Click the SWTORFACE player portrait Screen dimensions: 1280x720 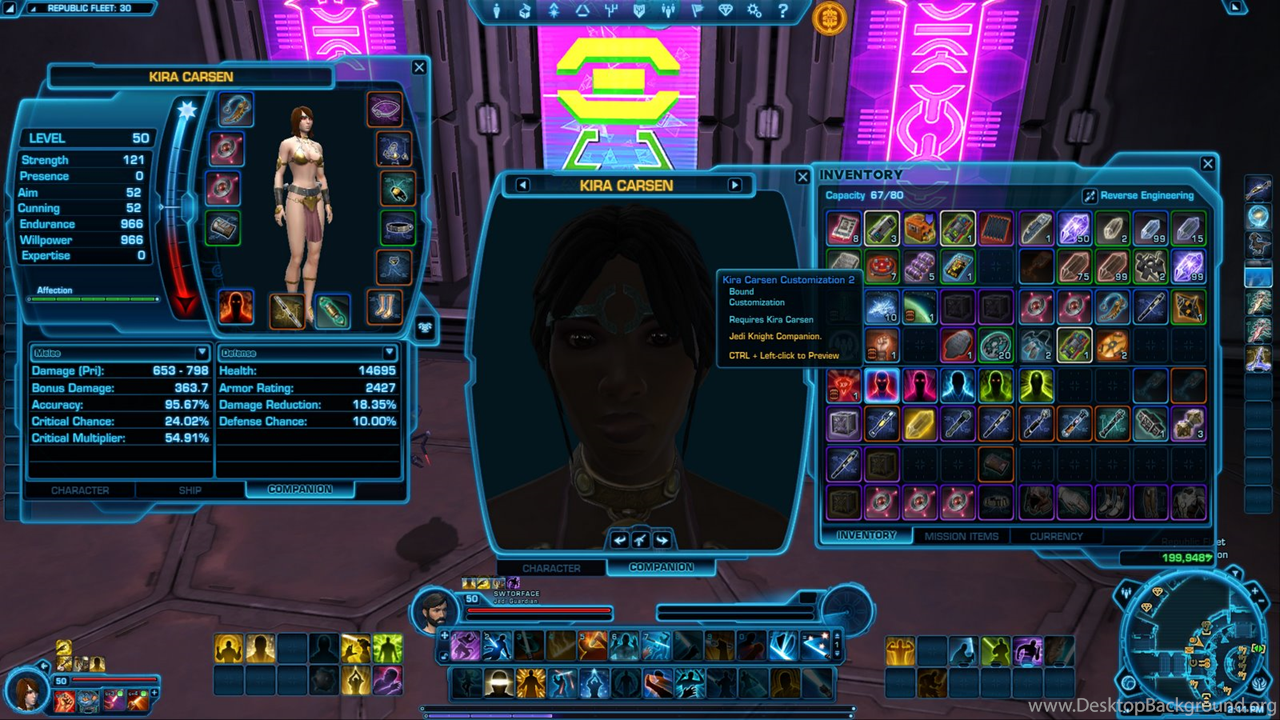tap(434, 610)
